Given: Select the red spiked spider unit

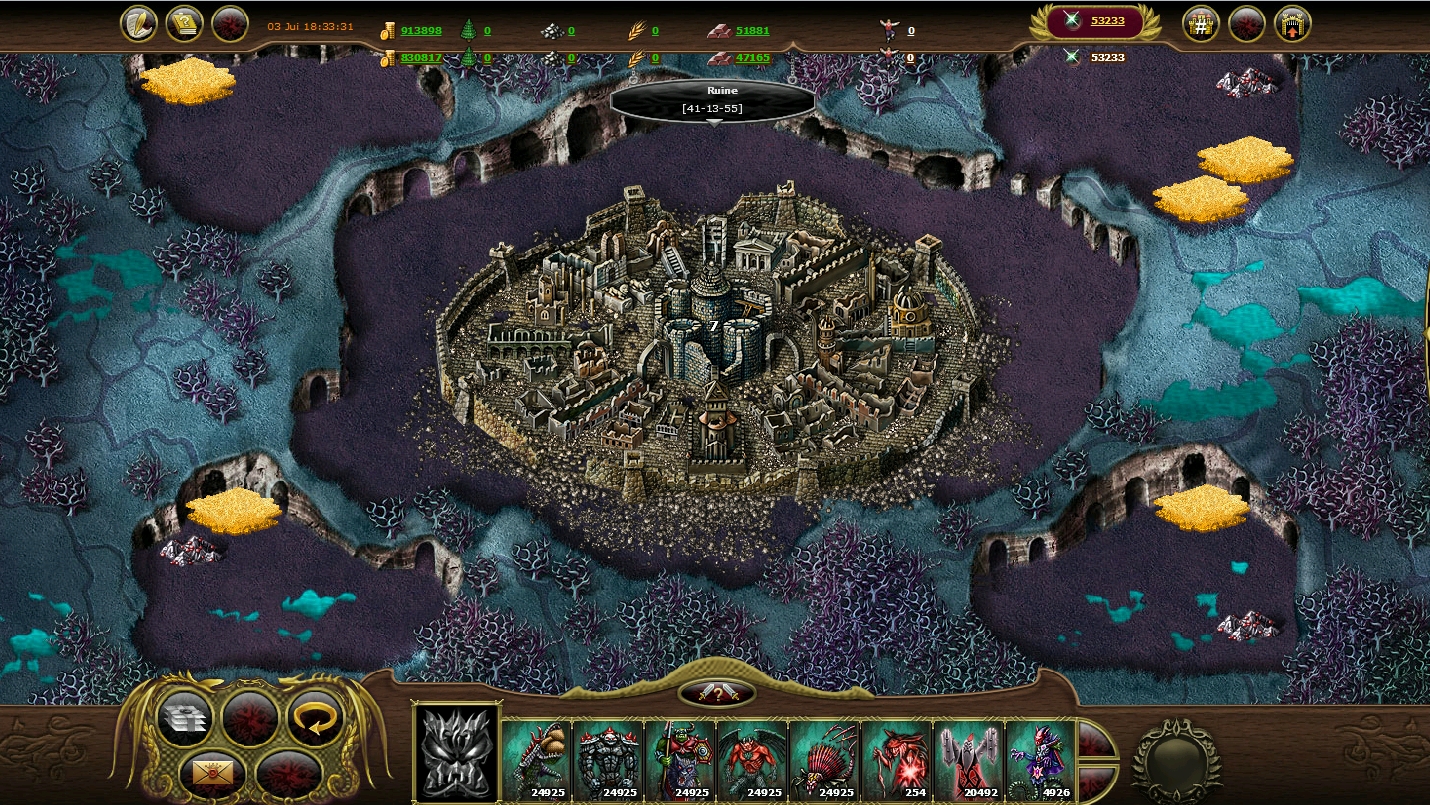Looking at the screenshot, I should [825, 759].
